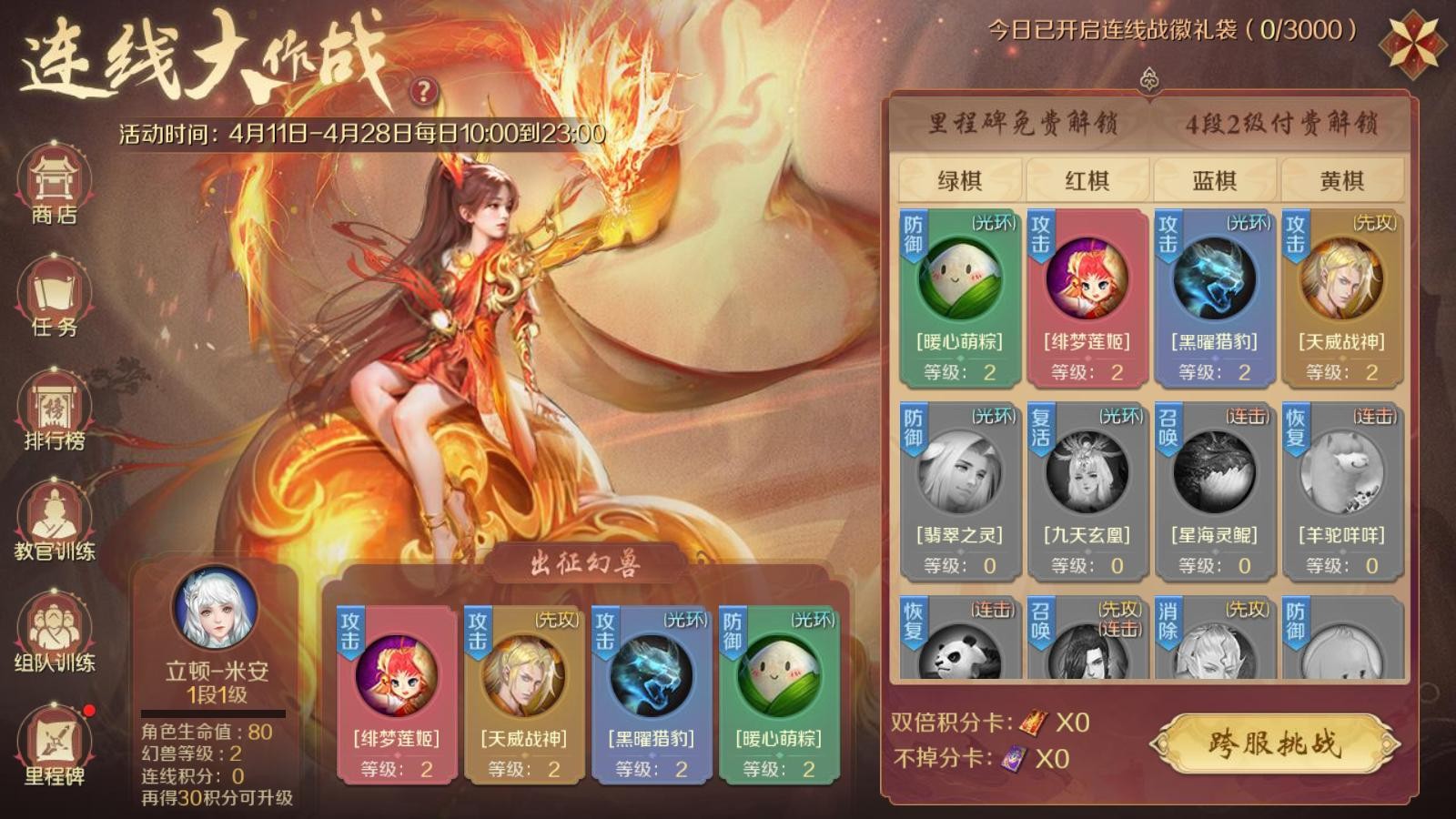The image size is (1456, 819).
Task: Select the 蓝棋 tab
Action: (x=1214, y=180)
